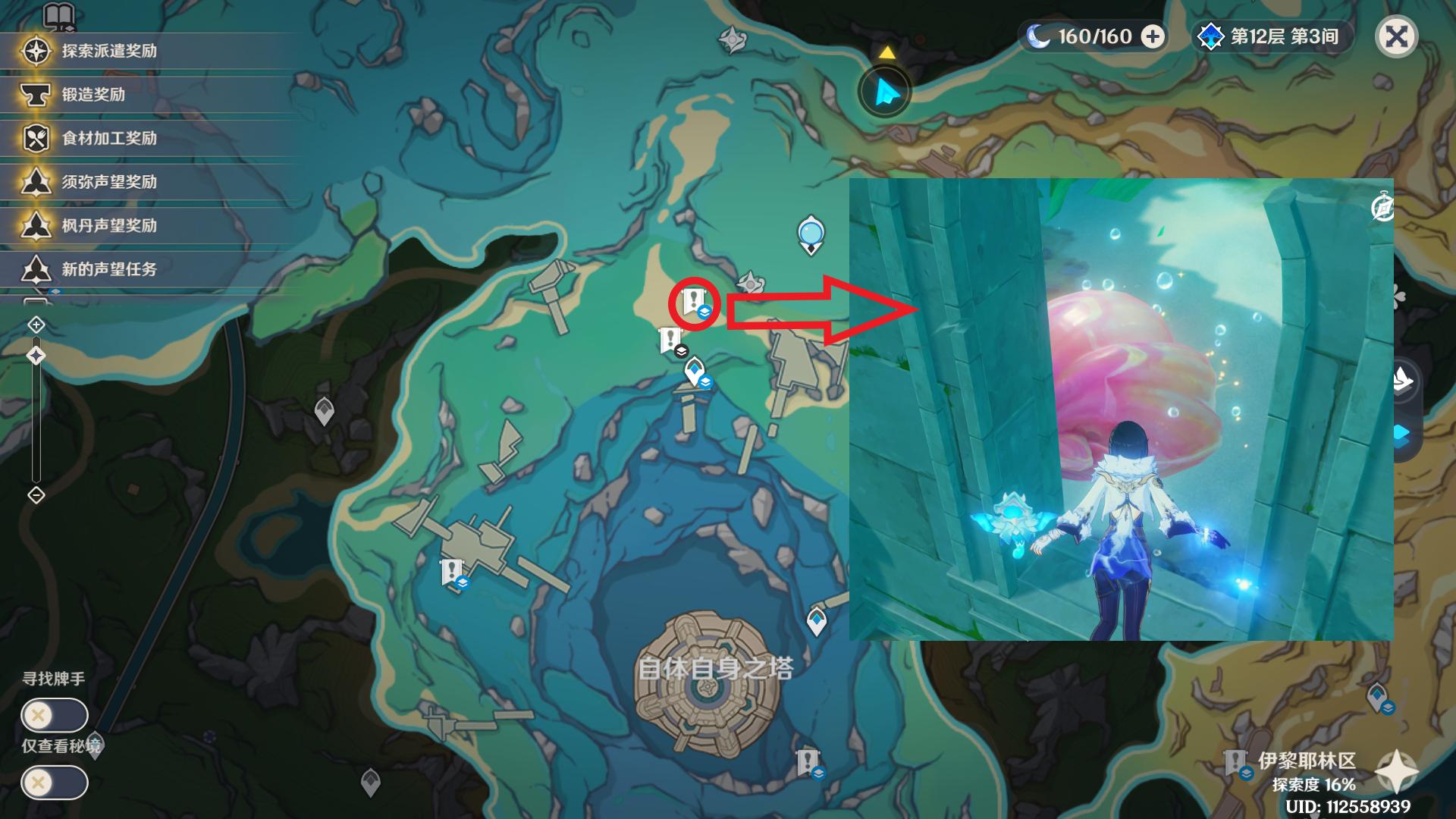
Task: Open the quest book icon at top-left
Action: (x=58, y=15)
